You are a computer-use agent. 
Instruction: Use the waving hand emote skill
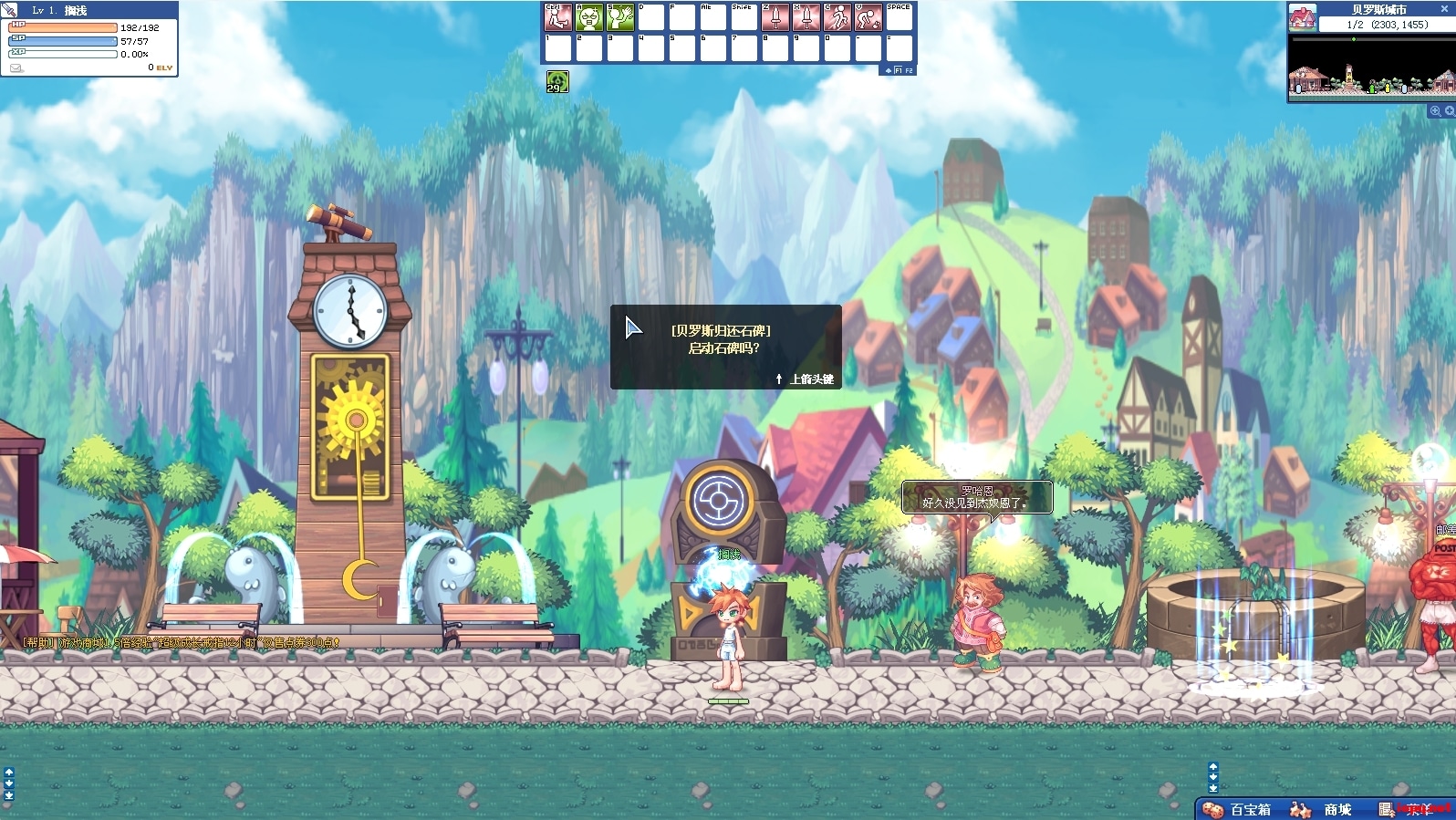620,17
